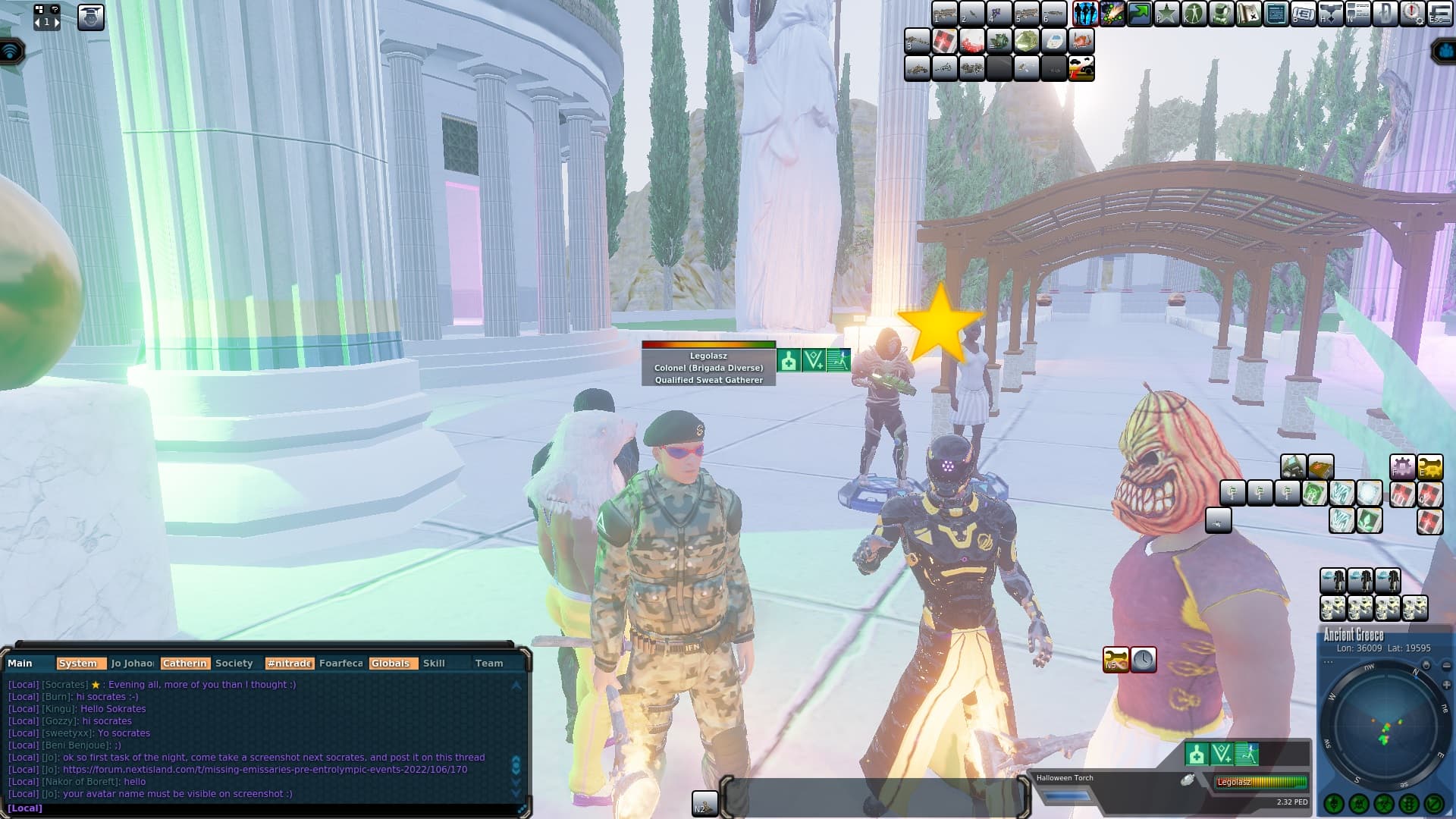Activate the purple gear icon labeled F
This screenshot has height=819, width=1456.
pos(1402,466)
